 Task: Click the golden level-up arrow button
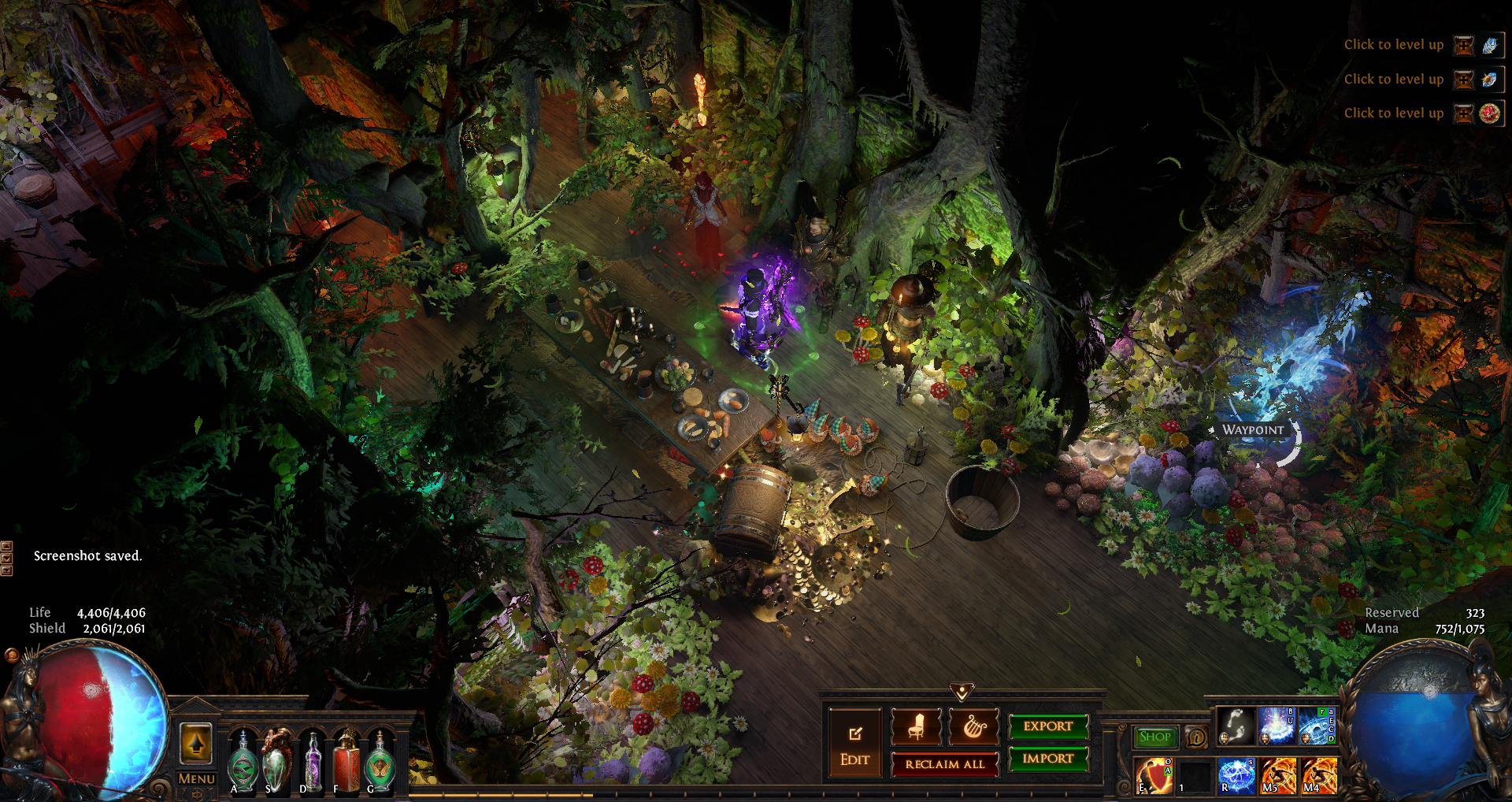coord(196,743)
